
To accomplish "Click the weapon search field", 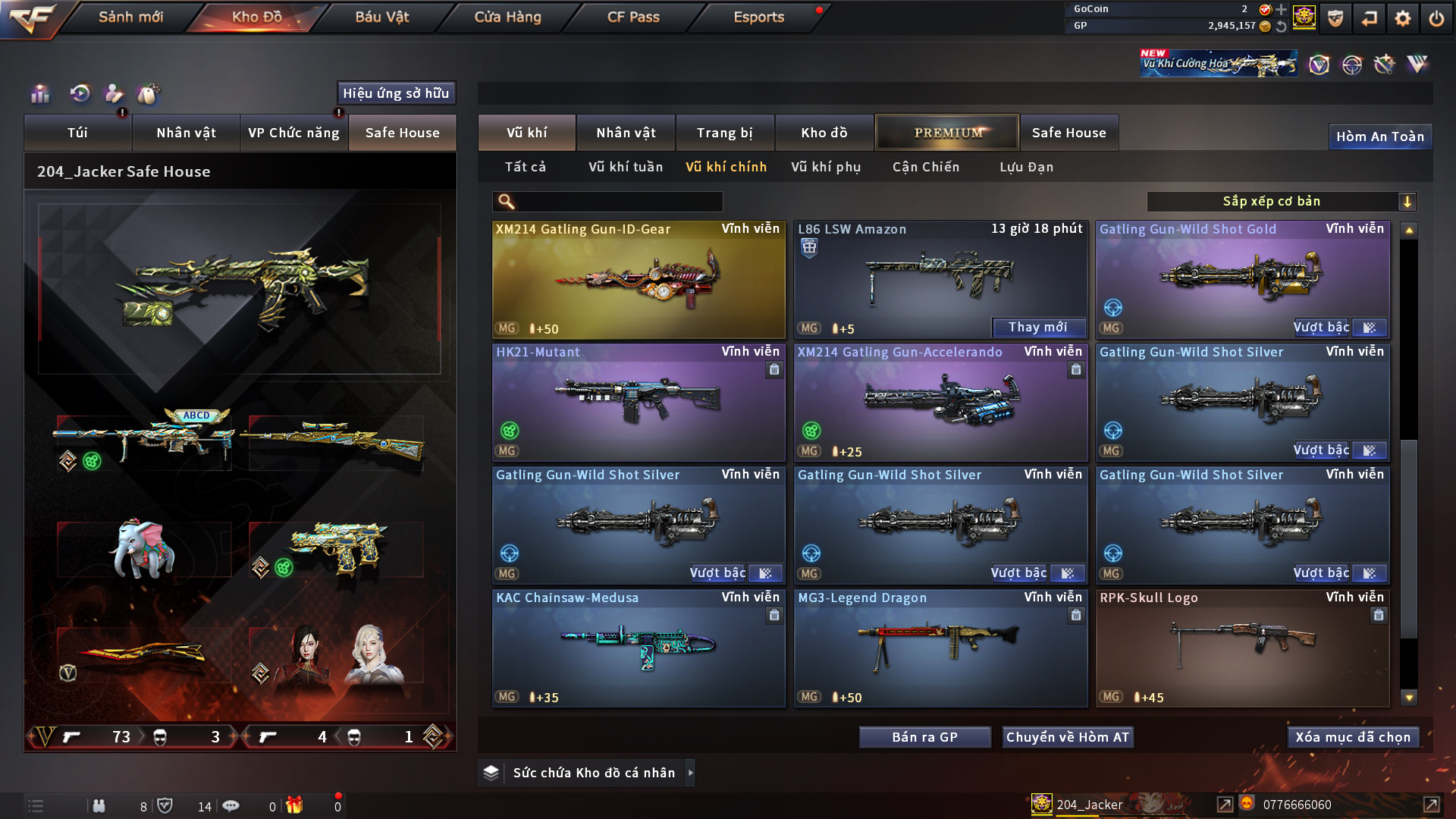I will pyautogui.click(x=618, y=202).
